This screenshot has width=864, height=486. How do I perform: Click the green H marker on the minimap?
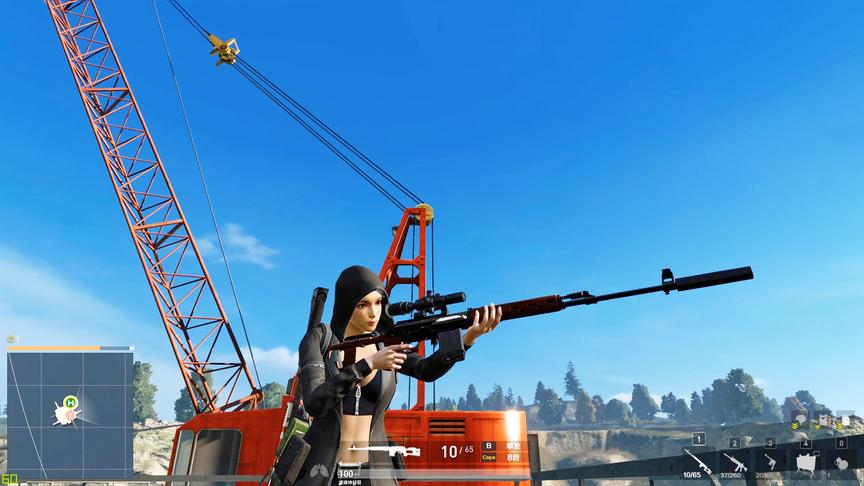pos(70,403)
